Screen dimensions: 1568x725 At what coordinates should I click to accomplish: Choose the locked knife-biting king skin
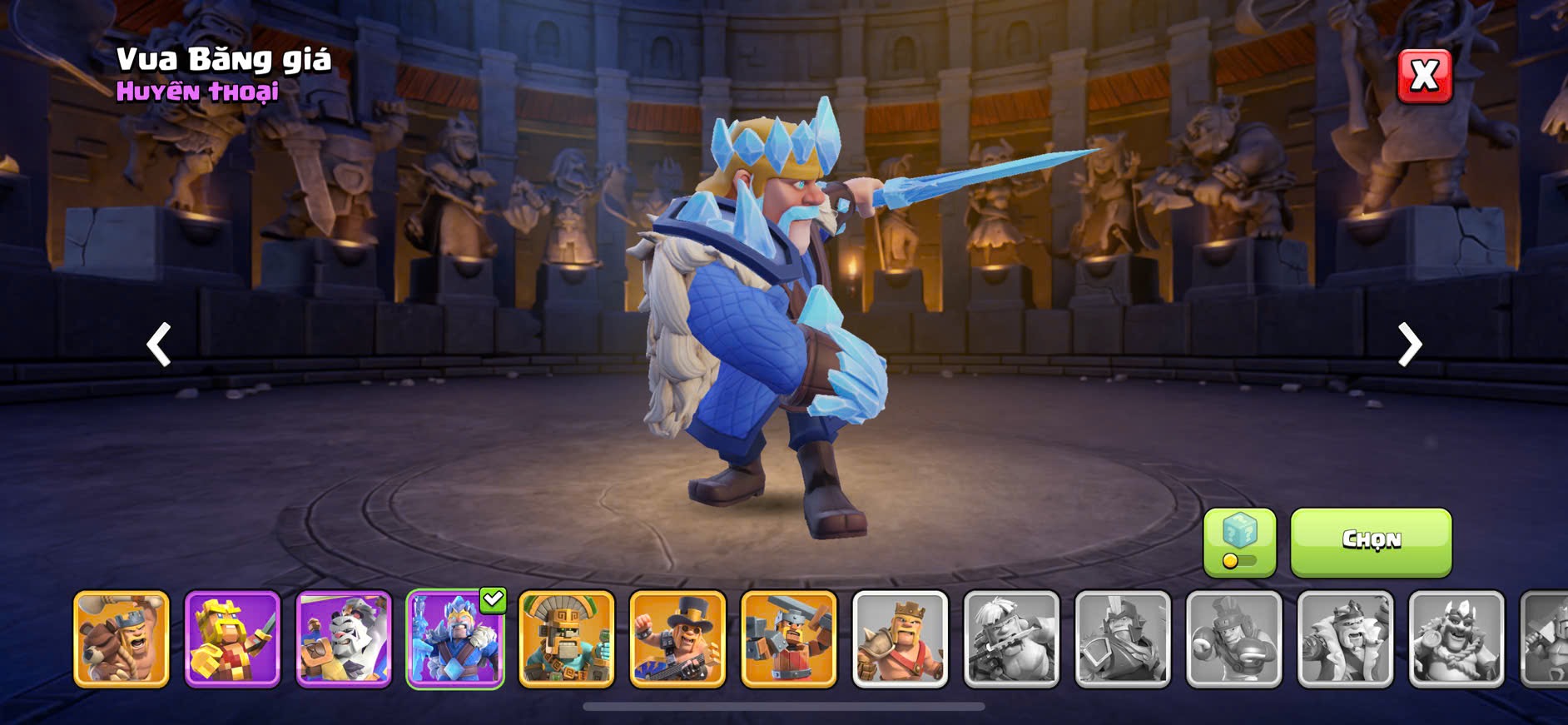point(1011,639)
